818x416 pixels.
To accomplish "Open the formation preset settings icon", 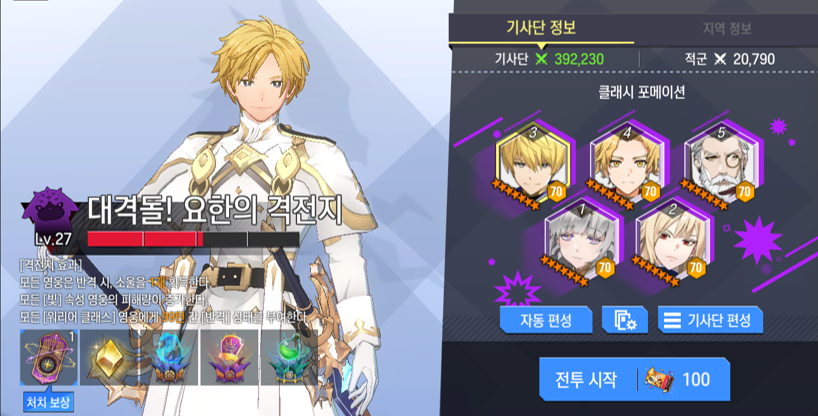I will pos(626,320).
